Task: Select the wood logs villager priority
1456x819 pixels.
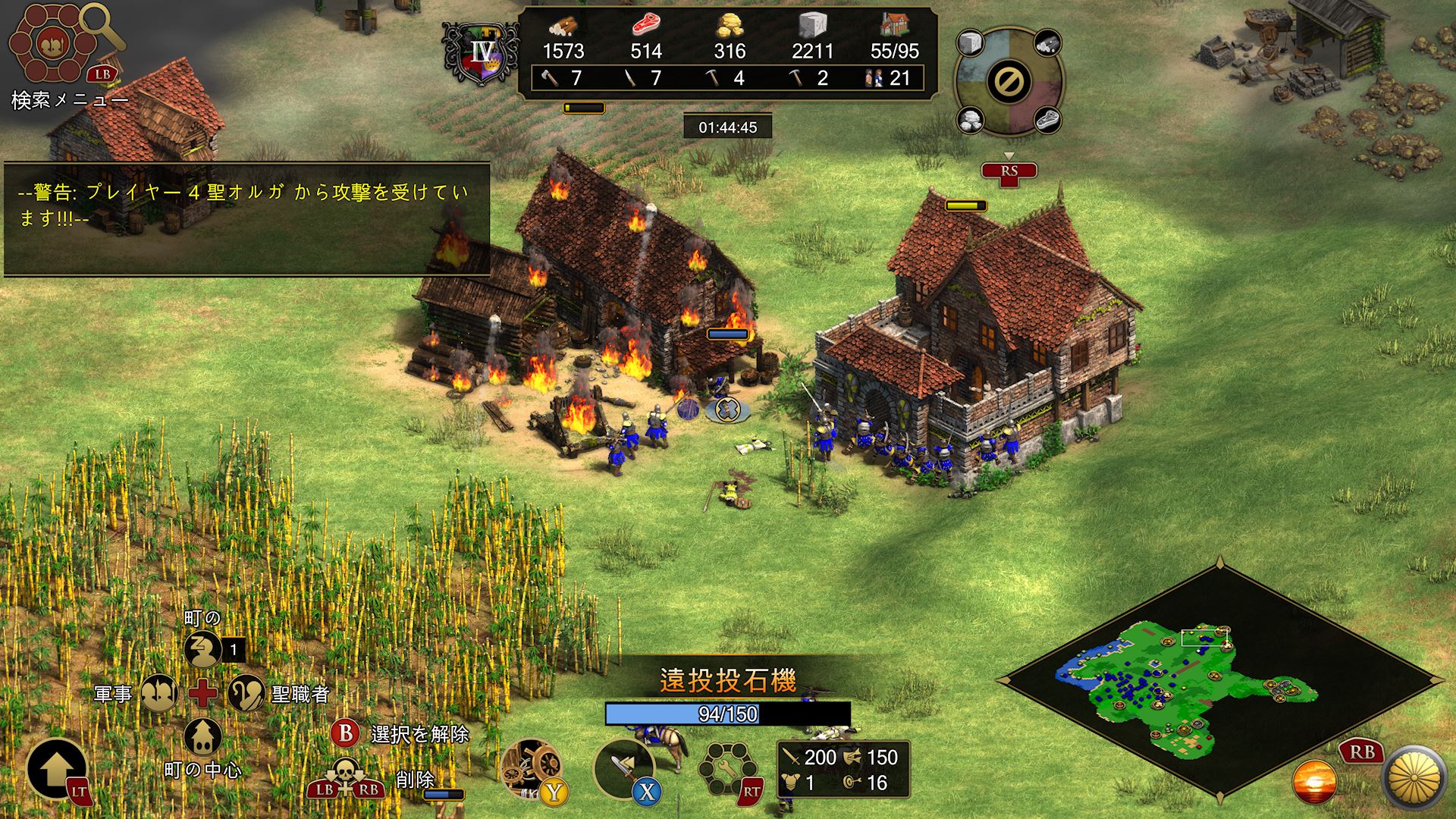Action: point(1047,42)
